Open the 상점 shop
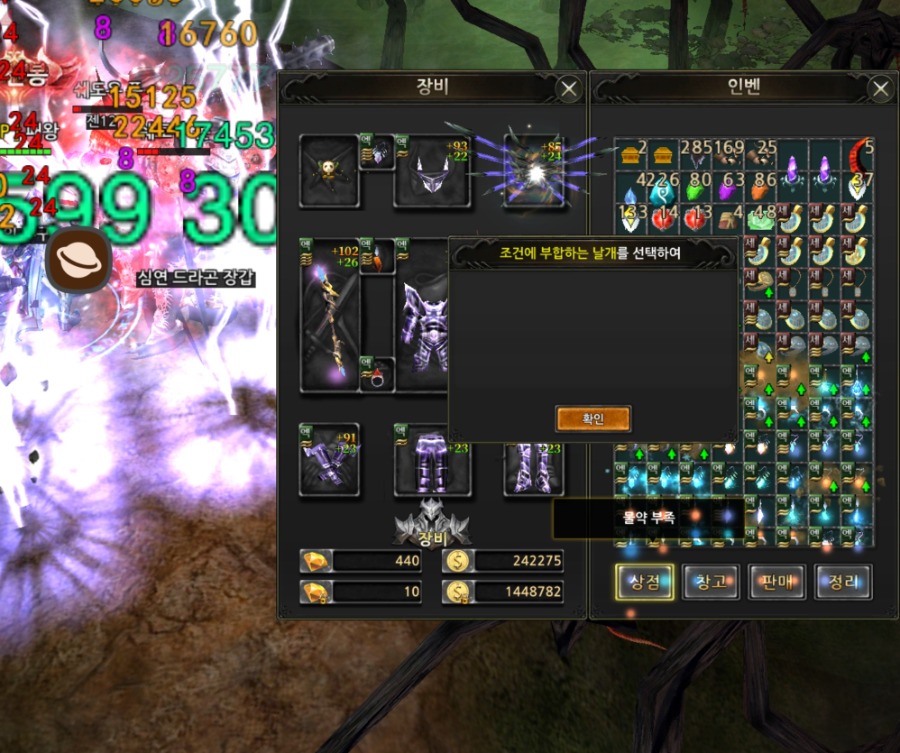This screenshot has width=900, height=753. pos(645,581)
